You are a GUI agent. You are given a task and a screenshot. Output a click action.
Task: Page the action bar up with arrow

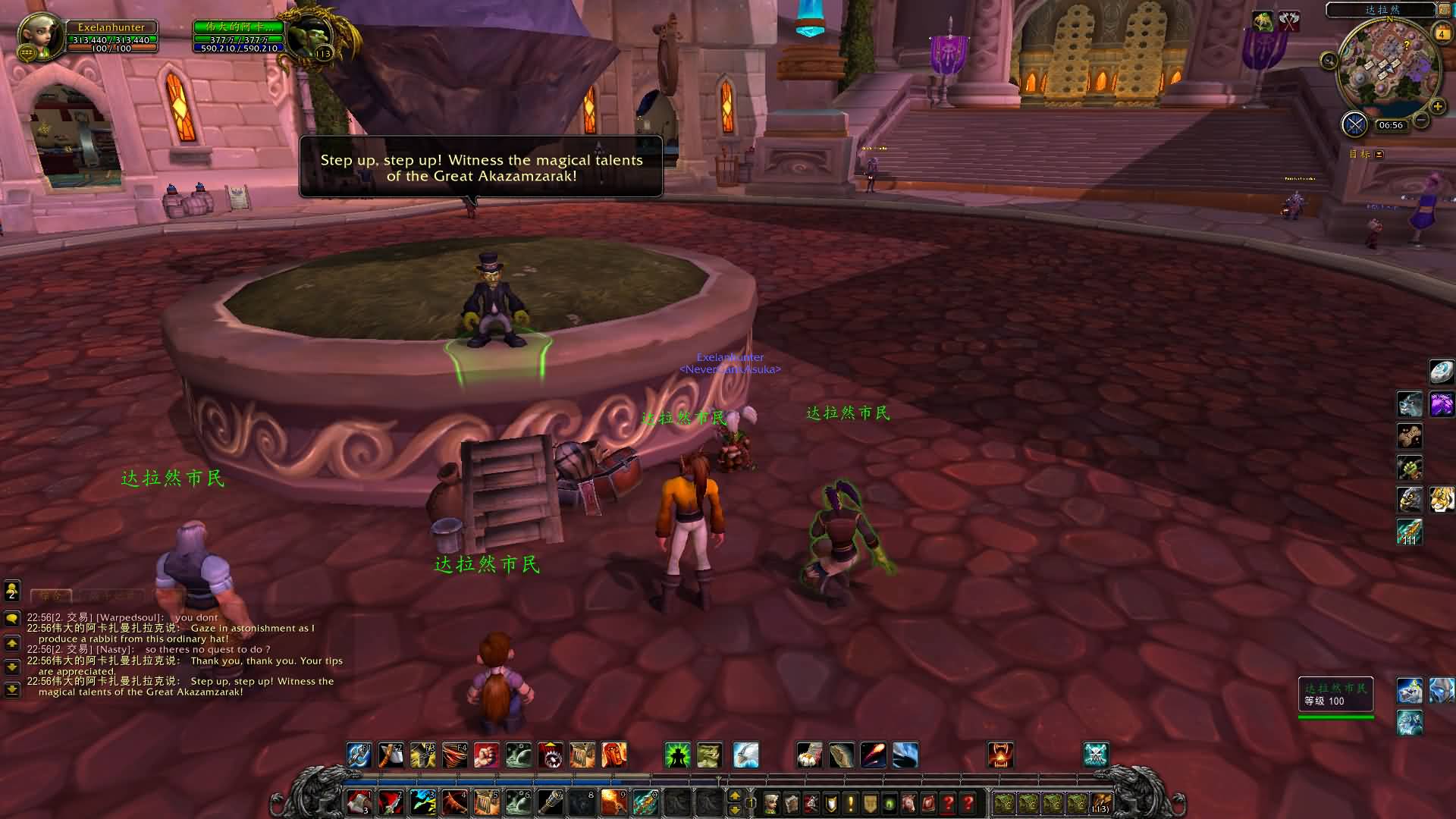pos(734,795)
